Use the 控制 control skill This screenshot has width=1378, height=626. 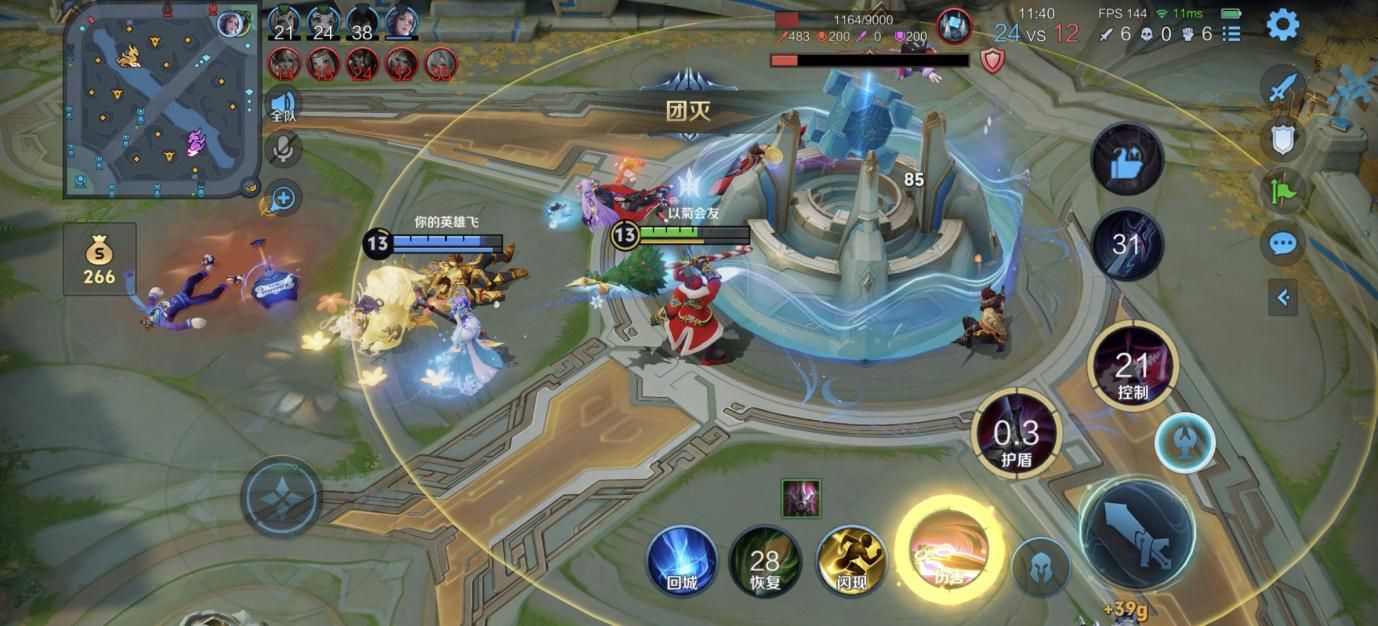[x=1132, y=366]
